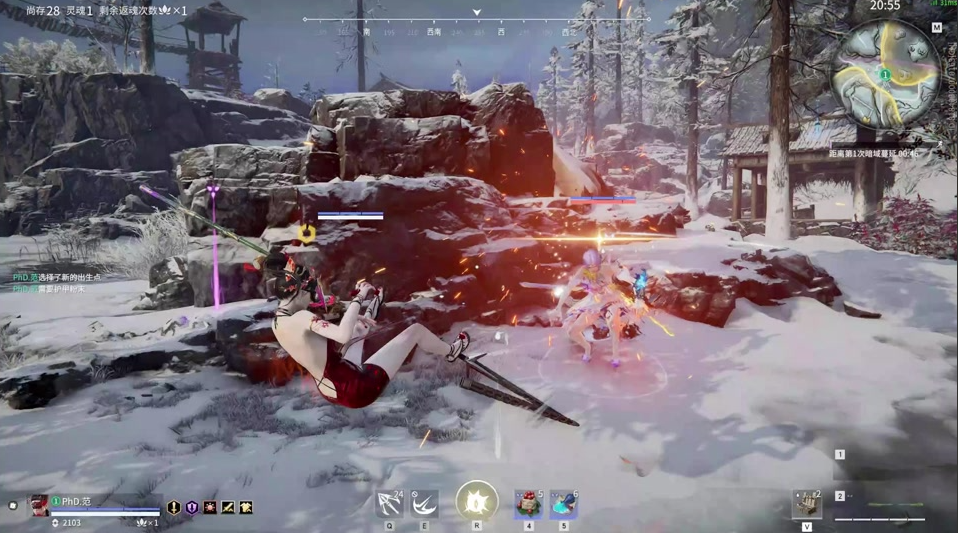Select the grappling hook slot
Image resolution: width=958 pixels, height=533 pixels.
pyautogui.click(x=390, y=503)
